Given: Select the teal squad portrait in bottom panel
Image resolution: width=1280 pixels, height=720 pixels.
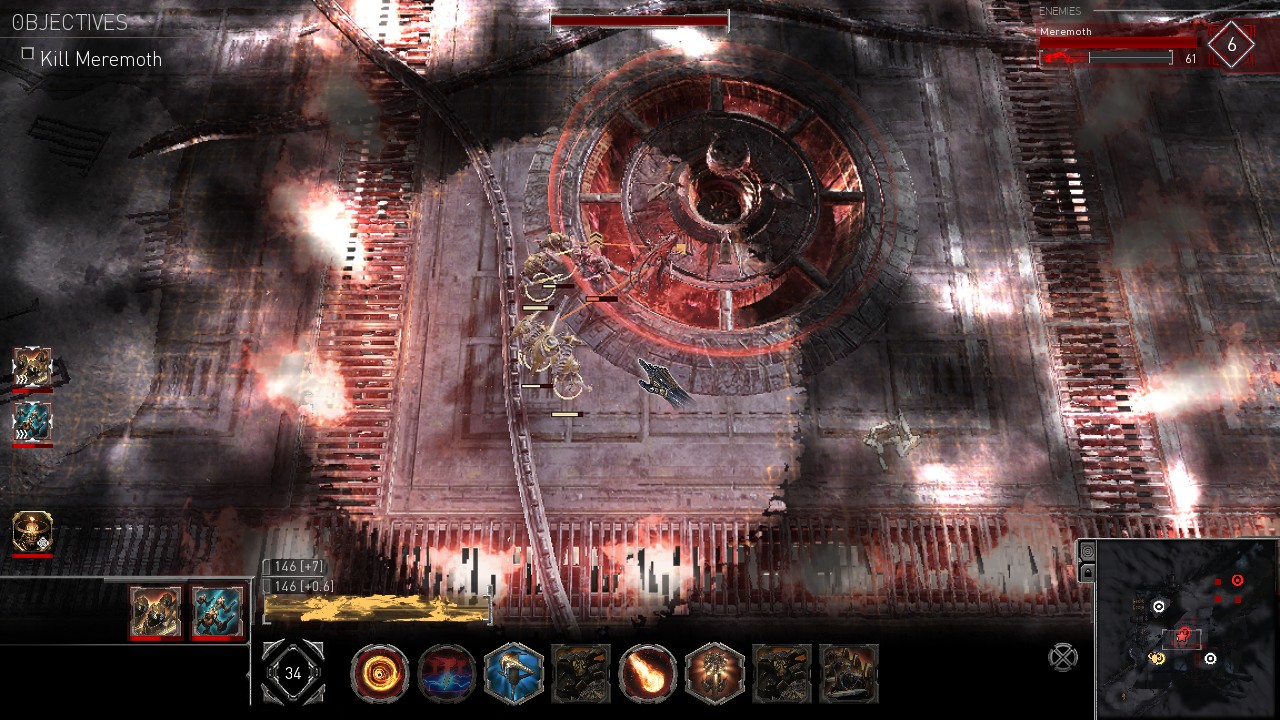Looking at the screenshot, I should point(216,612).
